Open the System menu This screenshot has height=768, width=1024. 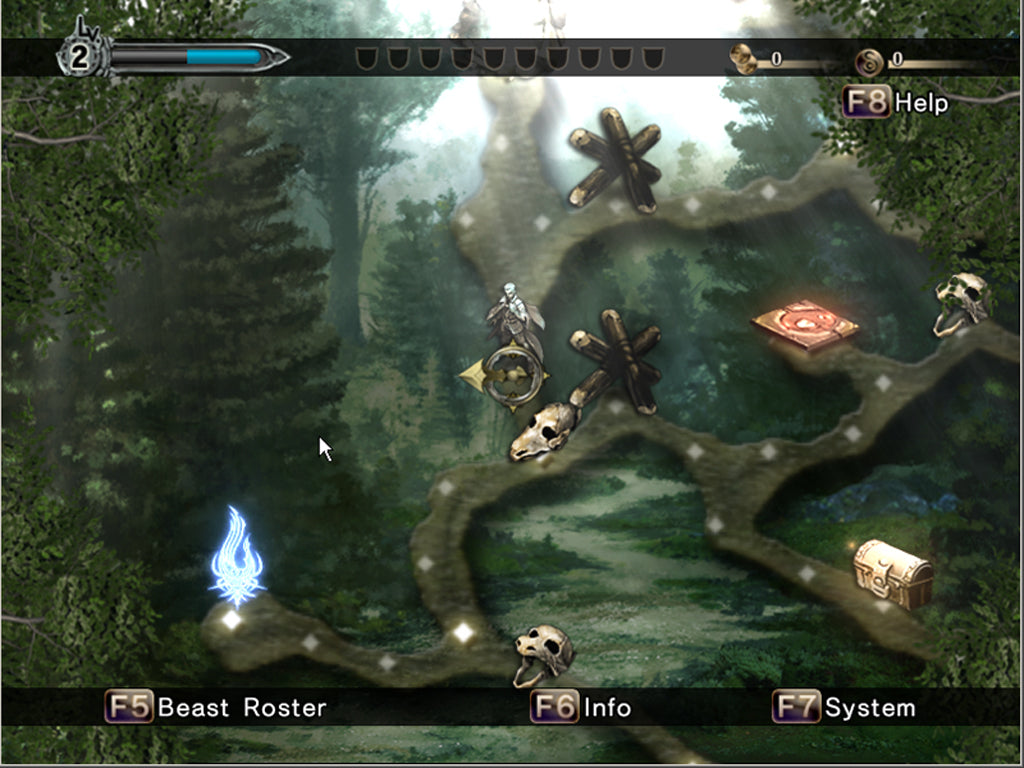click(845, 708)
